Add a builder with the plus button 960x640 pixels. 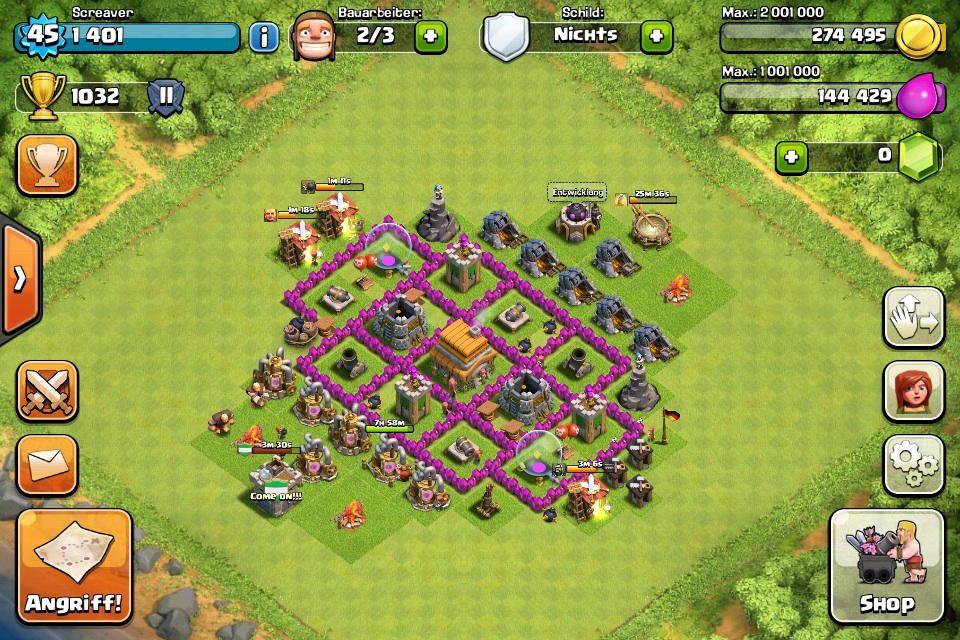[x=430, y=37]
